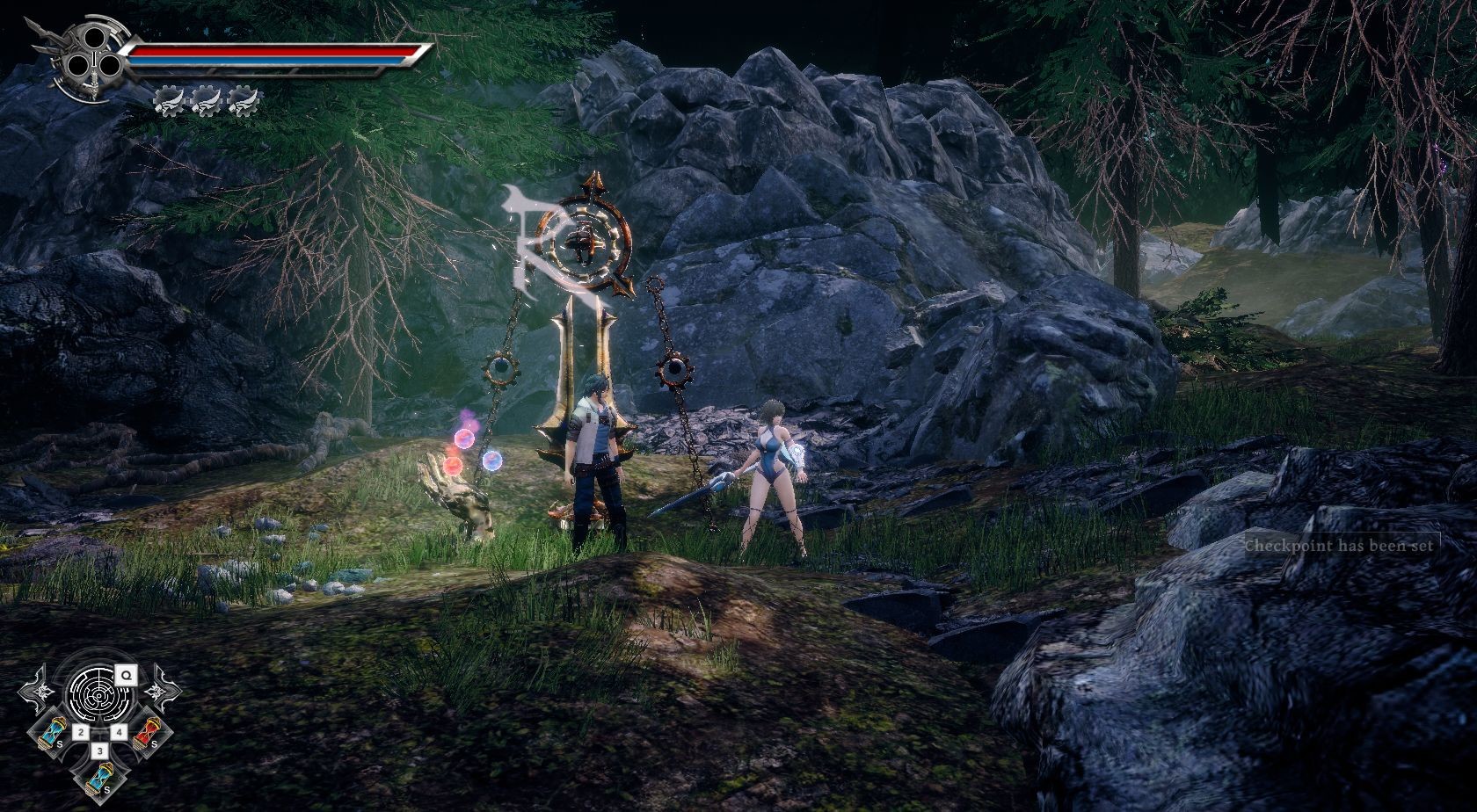Select the keybind 4 tab above the potions
The height and width of the screenshot is (812, 1477).
119,731
